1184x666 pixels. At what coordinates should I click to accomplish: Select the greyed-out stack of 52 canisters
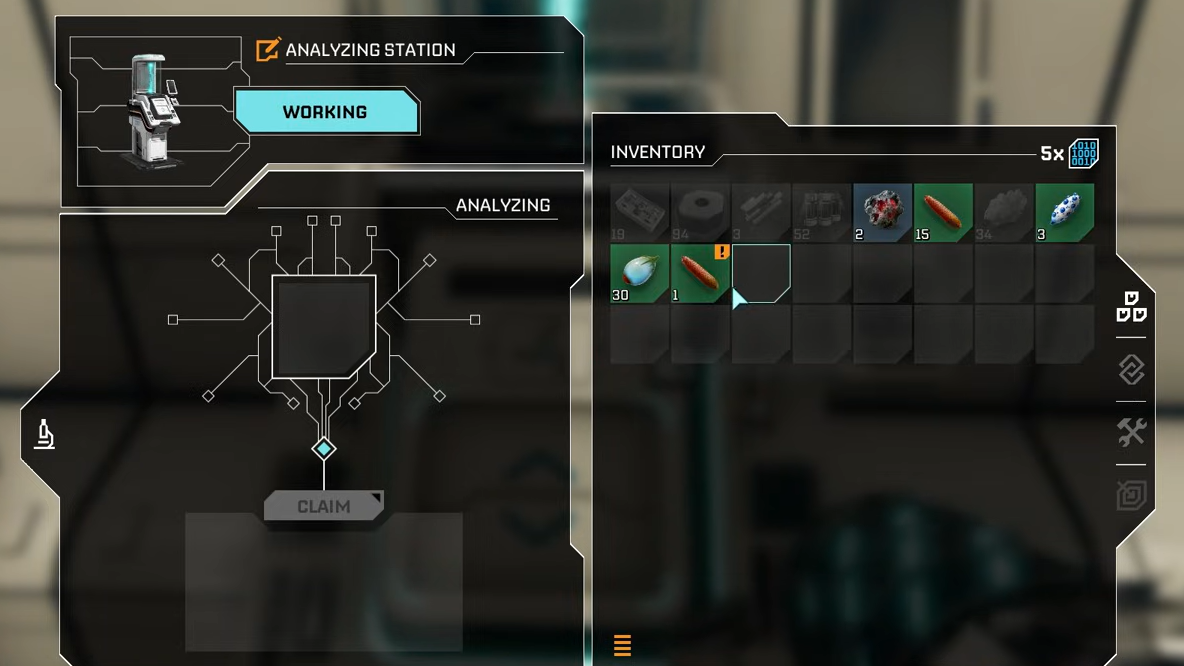tap(822, 212)
